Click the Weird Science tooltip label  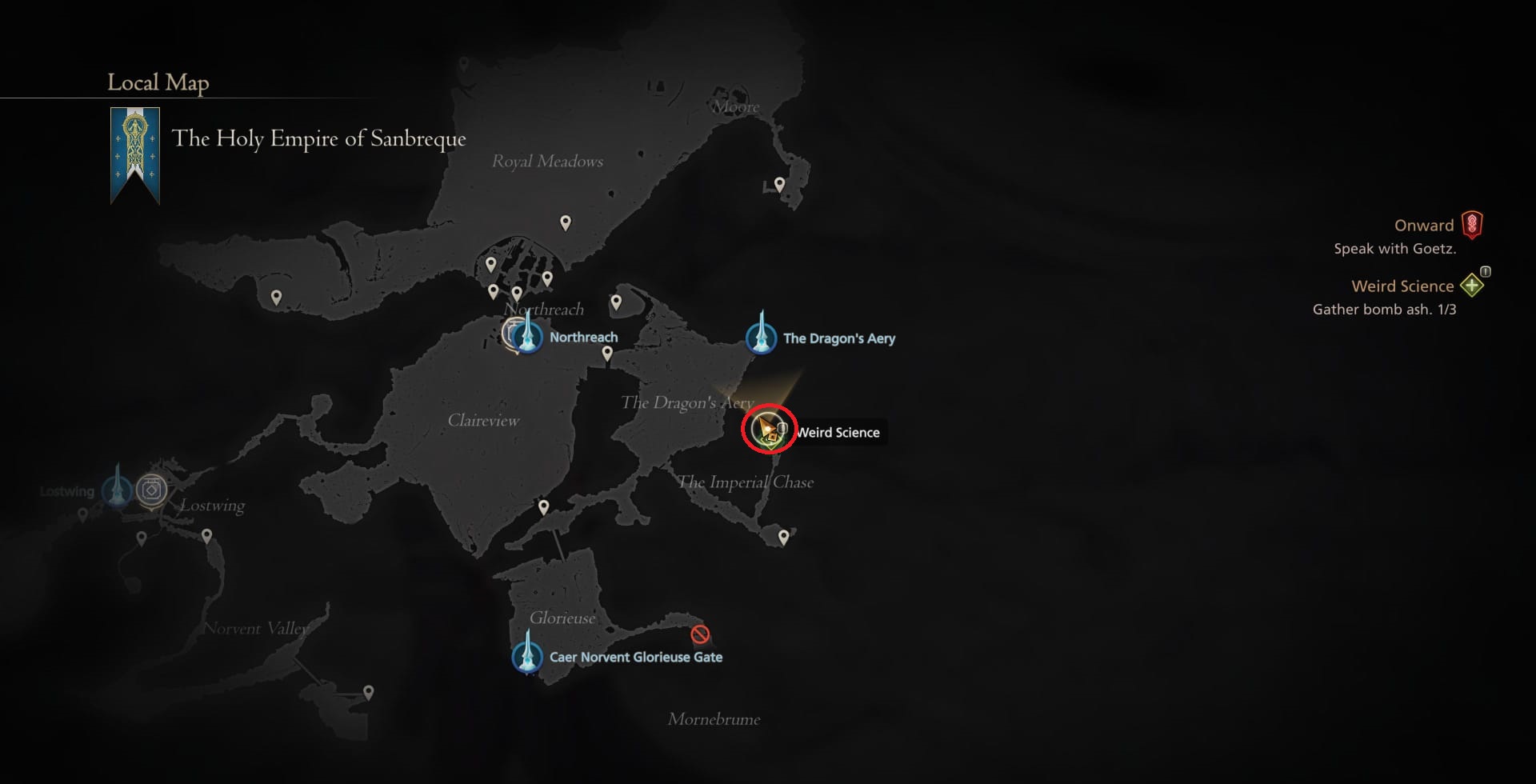click(x=838, y=432)
